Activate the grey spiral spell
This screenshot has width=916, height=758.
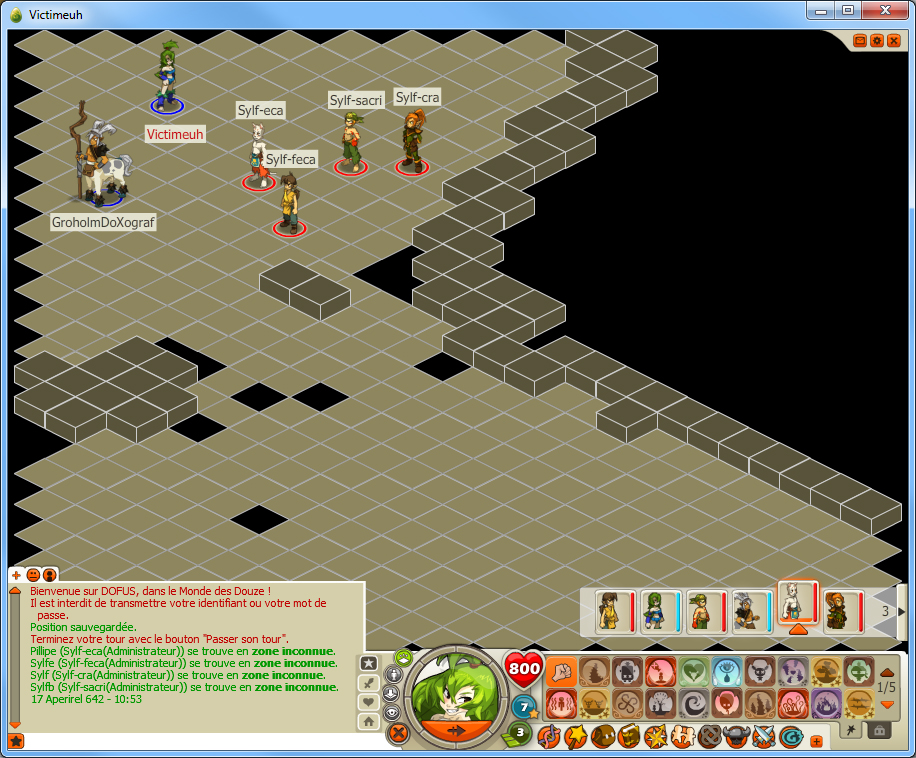pyautogui.click(x=694, y=704)
